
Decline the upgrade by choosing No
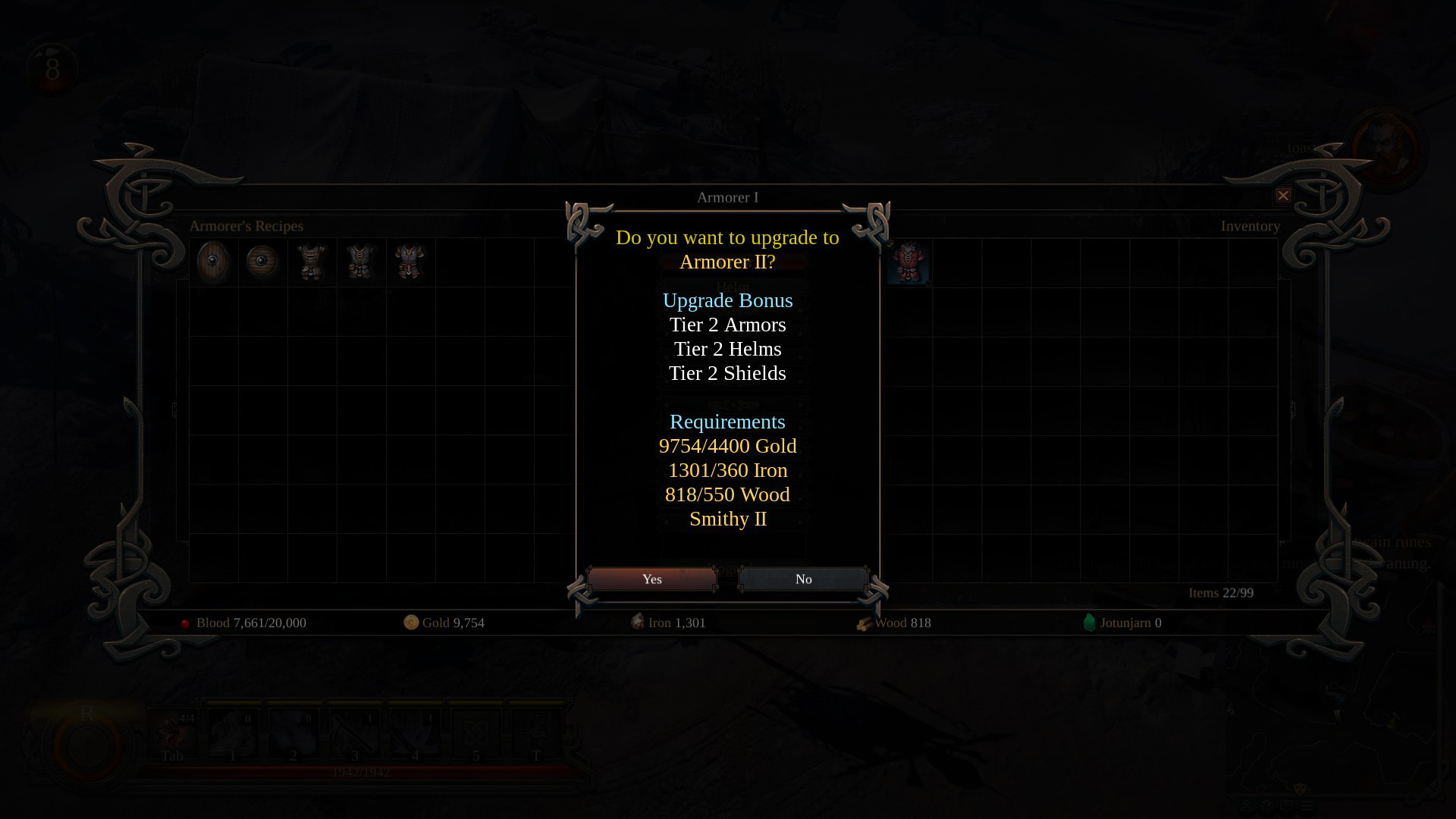(x=803, y=579)
